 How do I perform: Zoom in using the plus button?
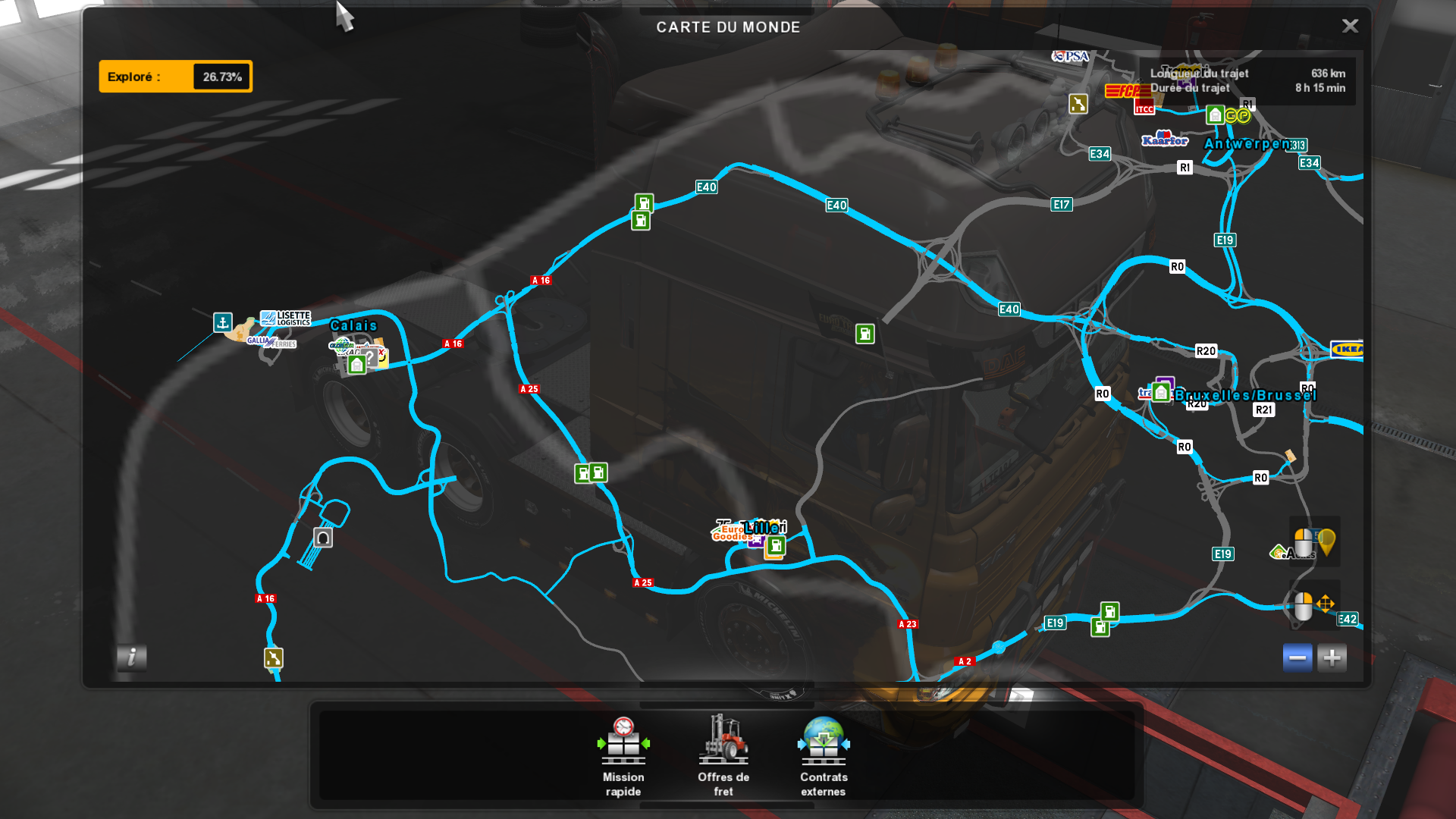point(1332,657)
